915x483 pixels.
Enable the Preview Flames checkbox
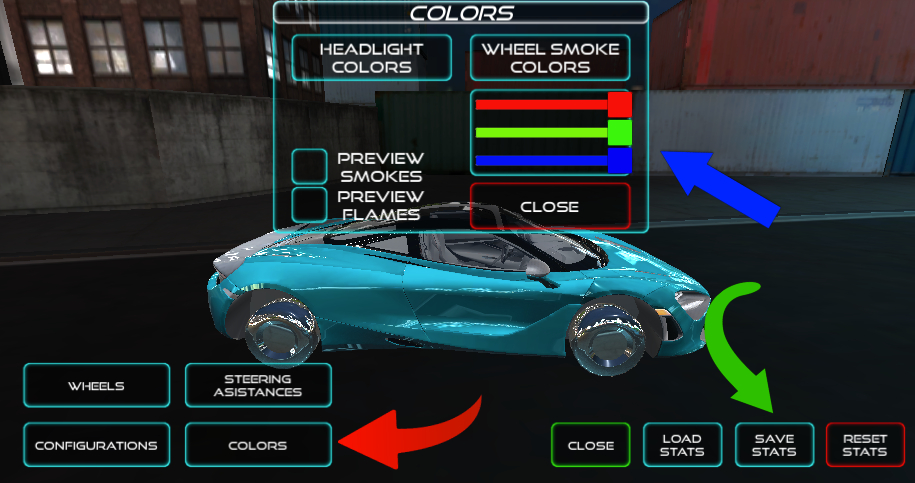[309, 204]
